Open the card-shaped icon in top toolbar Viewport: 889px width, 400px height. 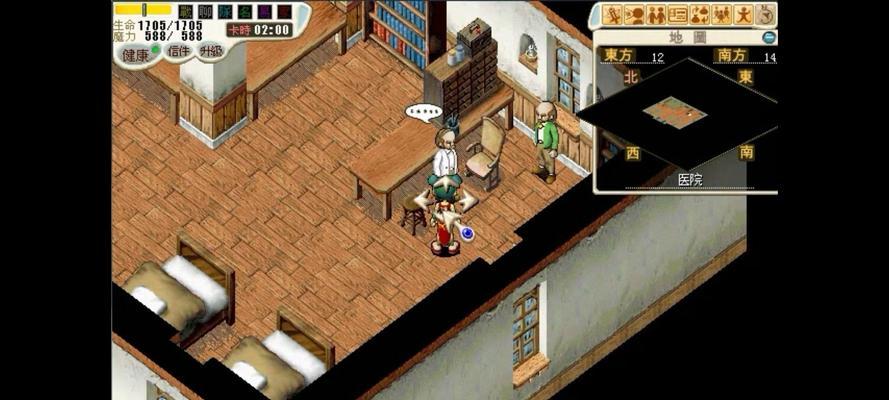[x=678, y=15]
